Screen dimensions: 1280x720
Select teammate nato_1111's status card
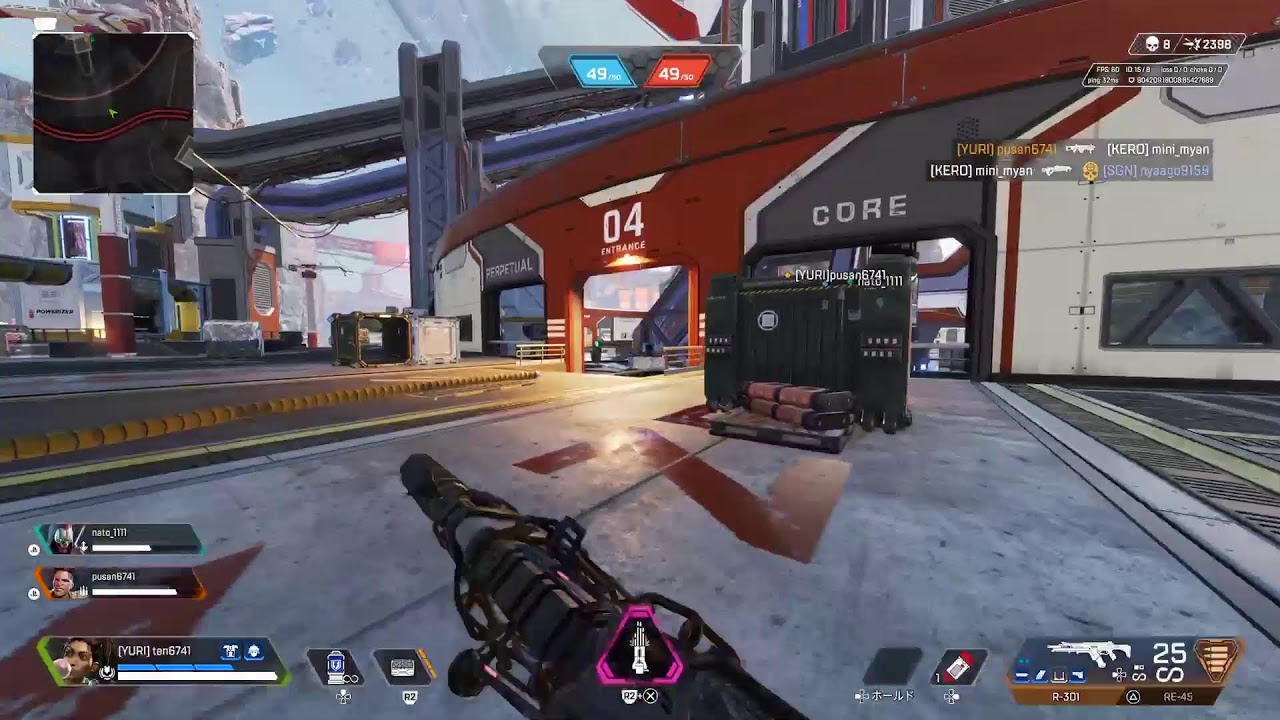click(x=118, y=540)
